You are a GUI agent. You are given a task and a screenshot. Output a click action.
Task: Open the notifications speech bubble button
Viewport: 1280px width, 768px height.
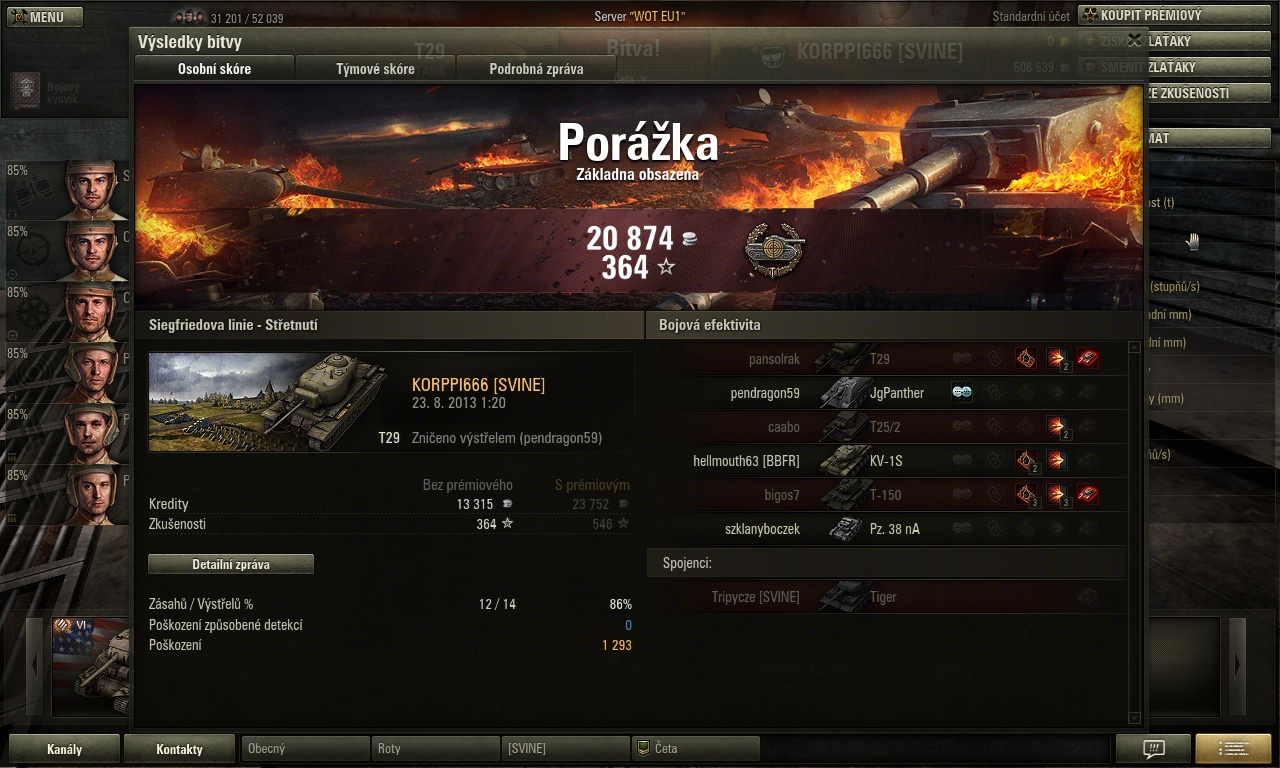(x=1153, y=748)
